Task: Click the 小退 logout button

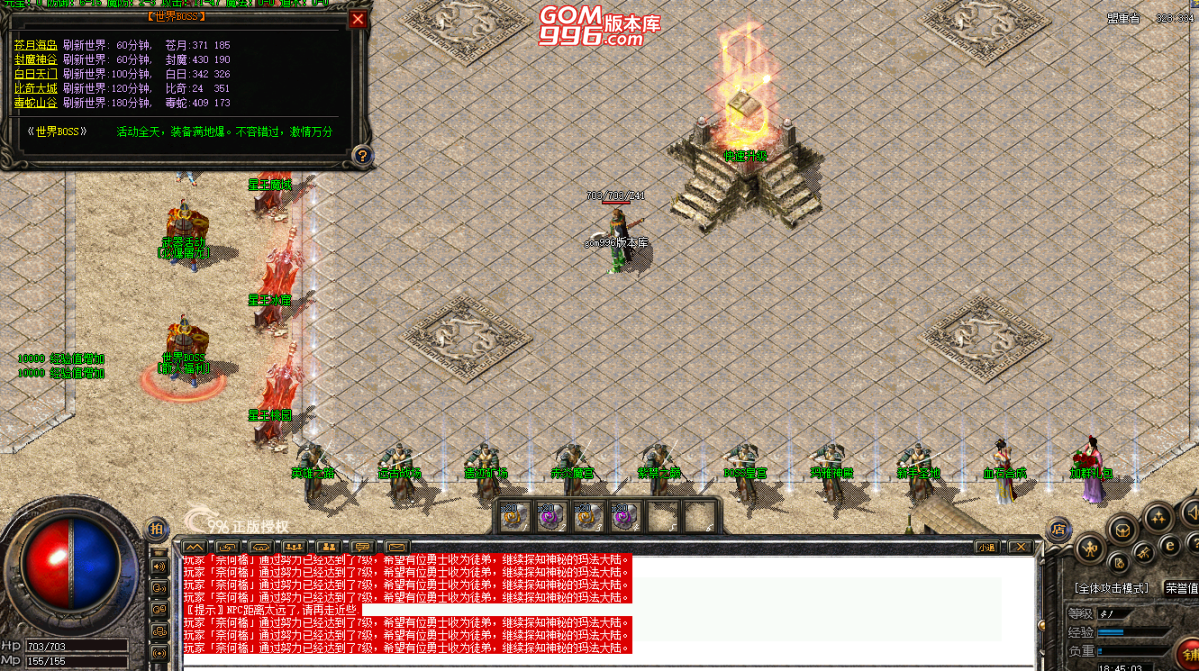Action: [987, 547]
